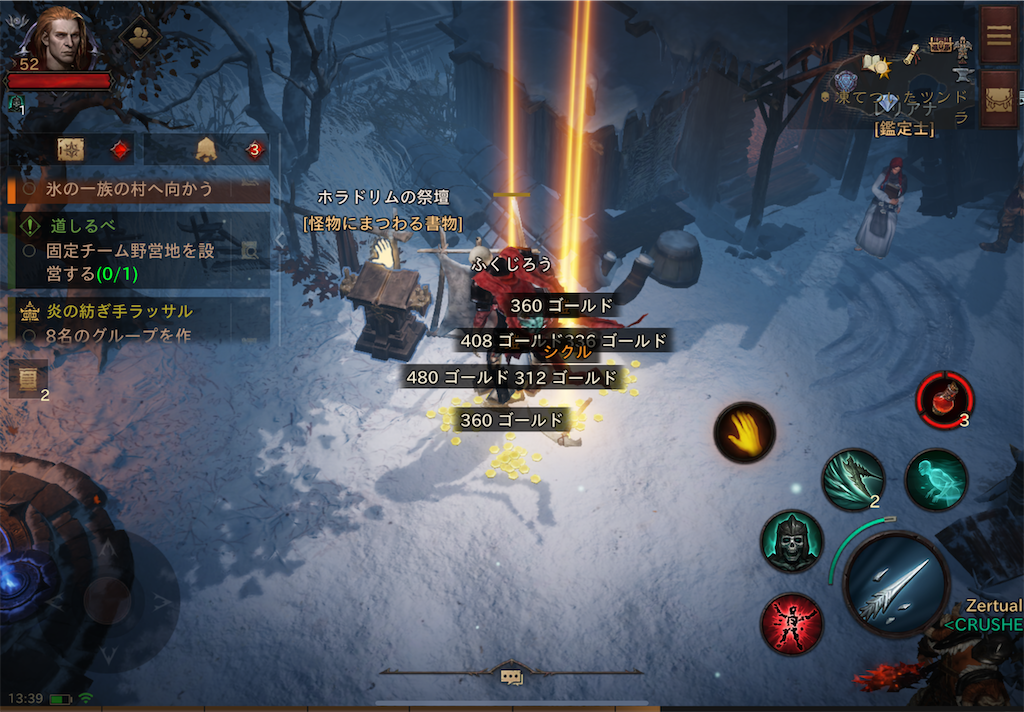Activate the ghostly running figure skill

[x=936, y=480]
